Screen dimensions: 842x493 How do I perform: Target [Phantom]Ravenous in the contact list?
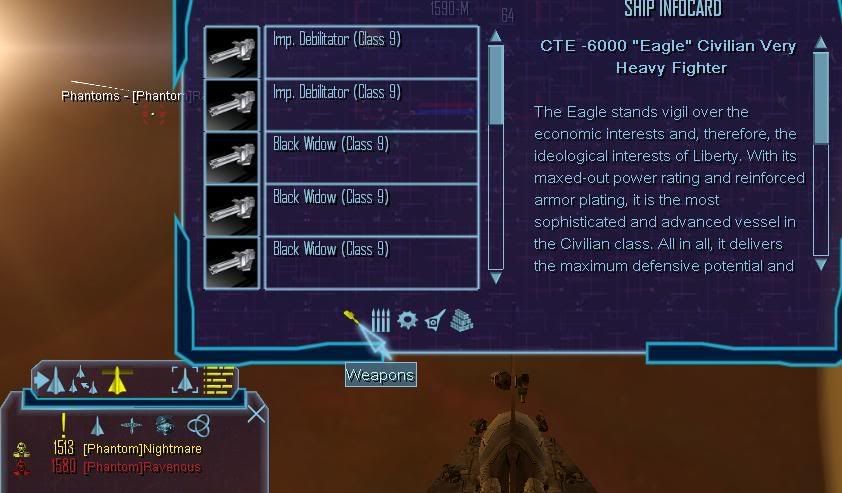tap(142, 467)
